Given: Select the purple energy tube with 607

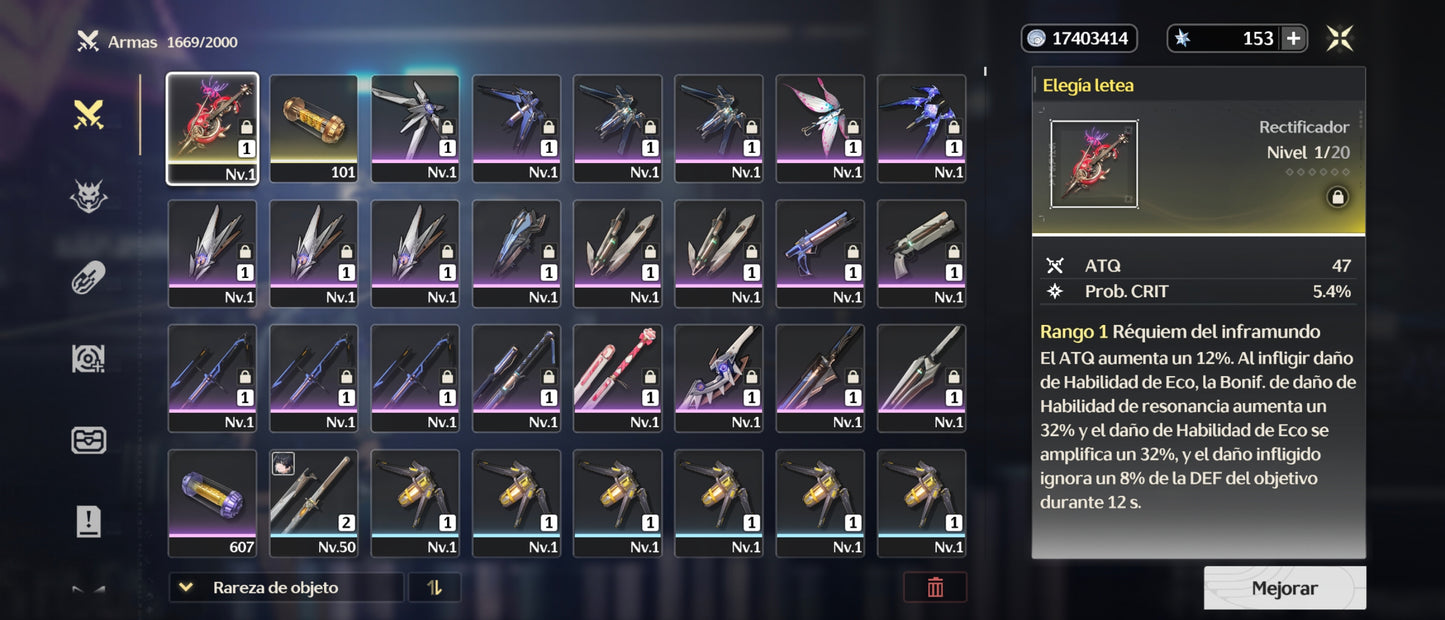Looking at the screenshot, I should pyautogui.click(x=212, y=503).
